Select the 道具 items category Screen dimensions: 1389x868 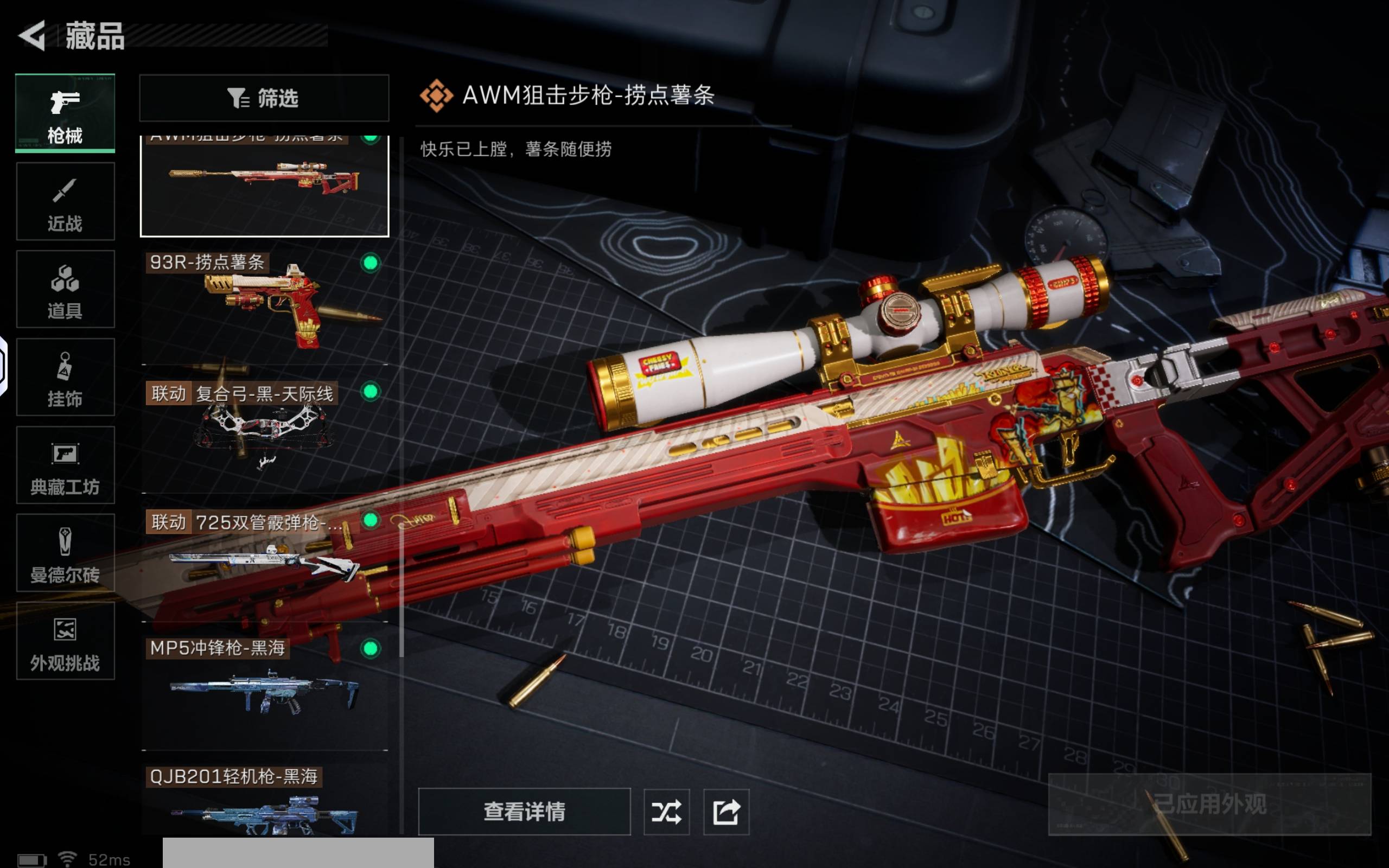click(x=65, y=289)
